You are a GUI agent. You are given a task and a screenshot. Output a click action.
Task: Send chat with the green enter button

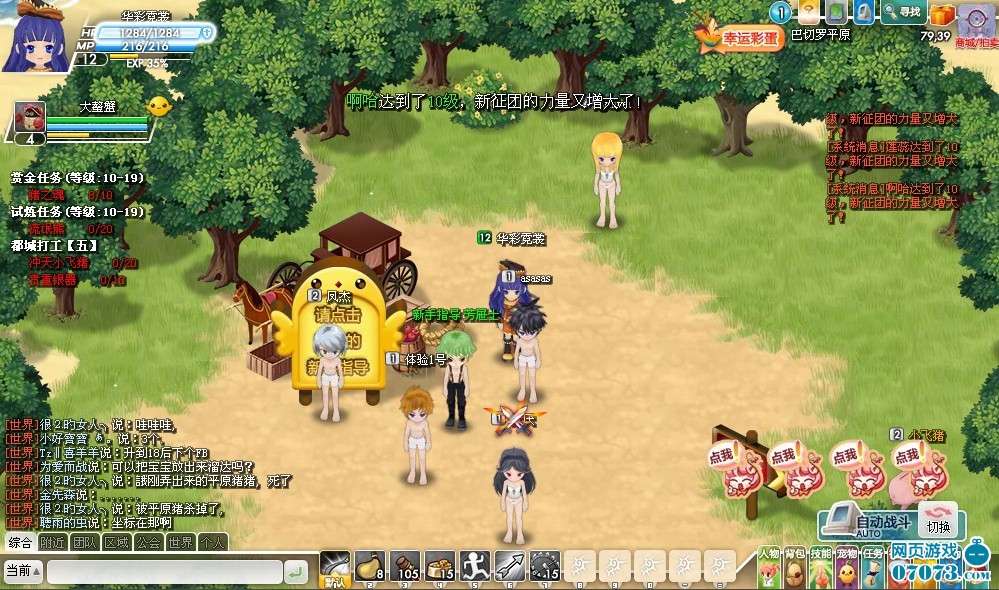point(295,572)
